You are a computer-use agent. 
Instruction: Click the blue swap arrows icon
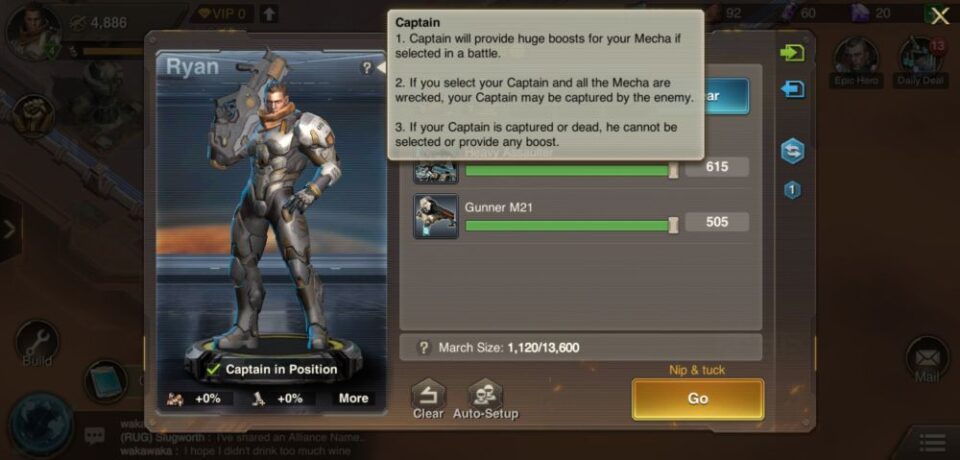tap(792, 150)
